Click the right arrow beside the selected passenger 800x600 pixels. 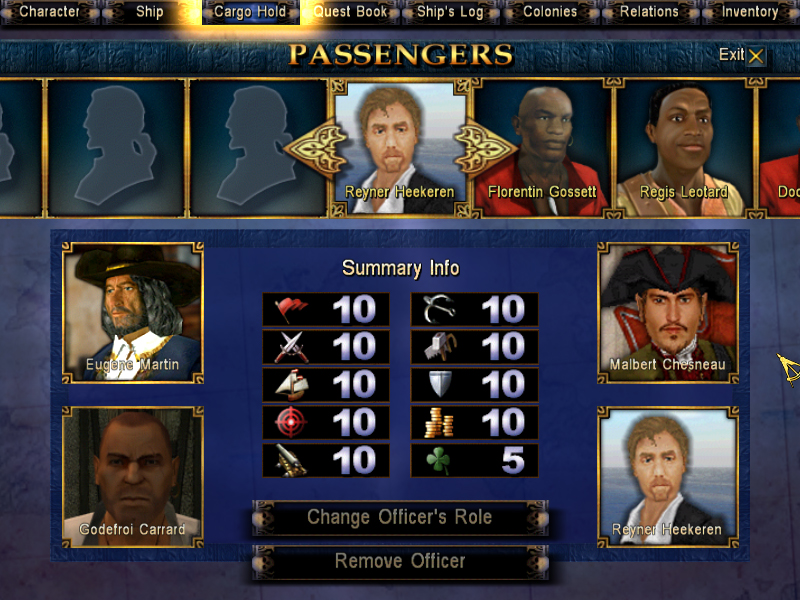[x=485, y=148]
